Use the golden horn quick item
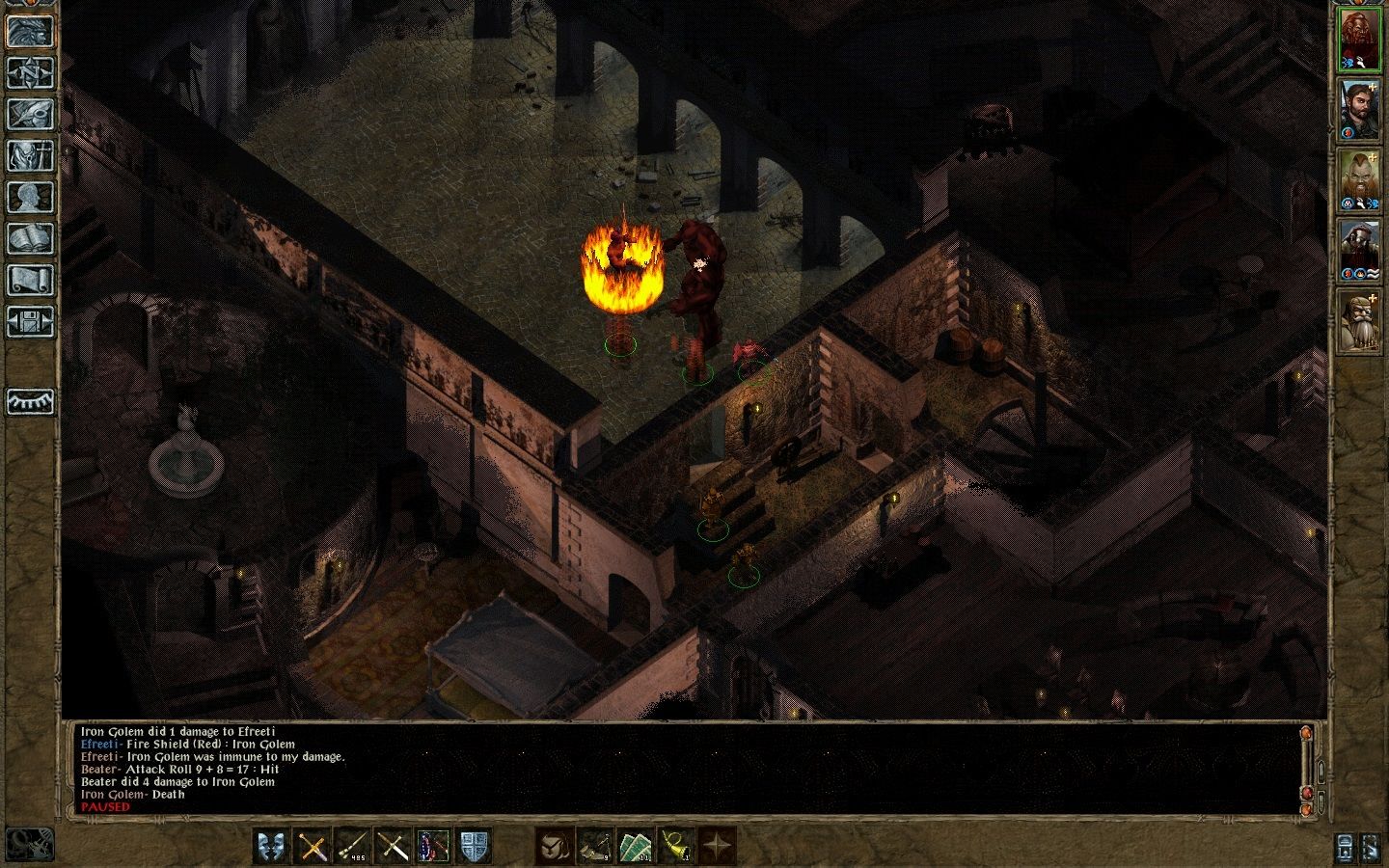Image resolution: width=1389 pixels, height=868 pixels. point(676,847)
